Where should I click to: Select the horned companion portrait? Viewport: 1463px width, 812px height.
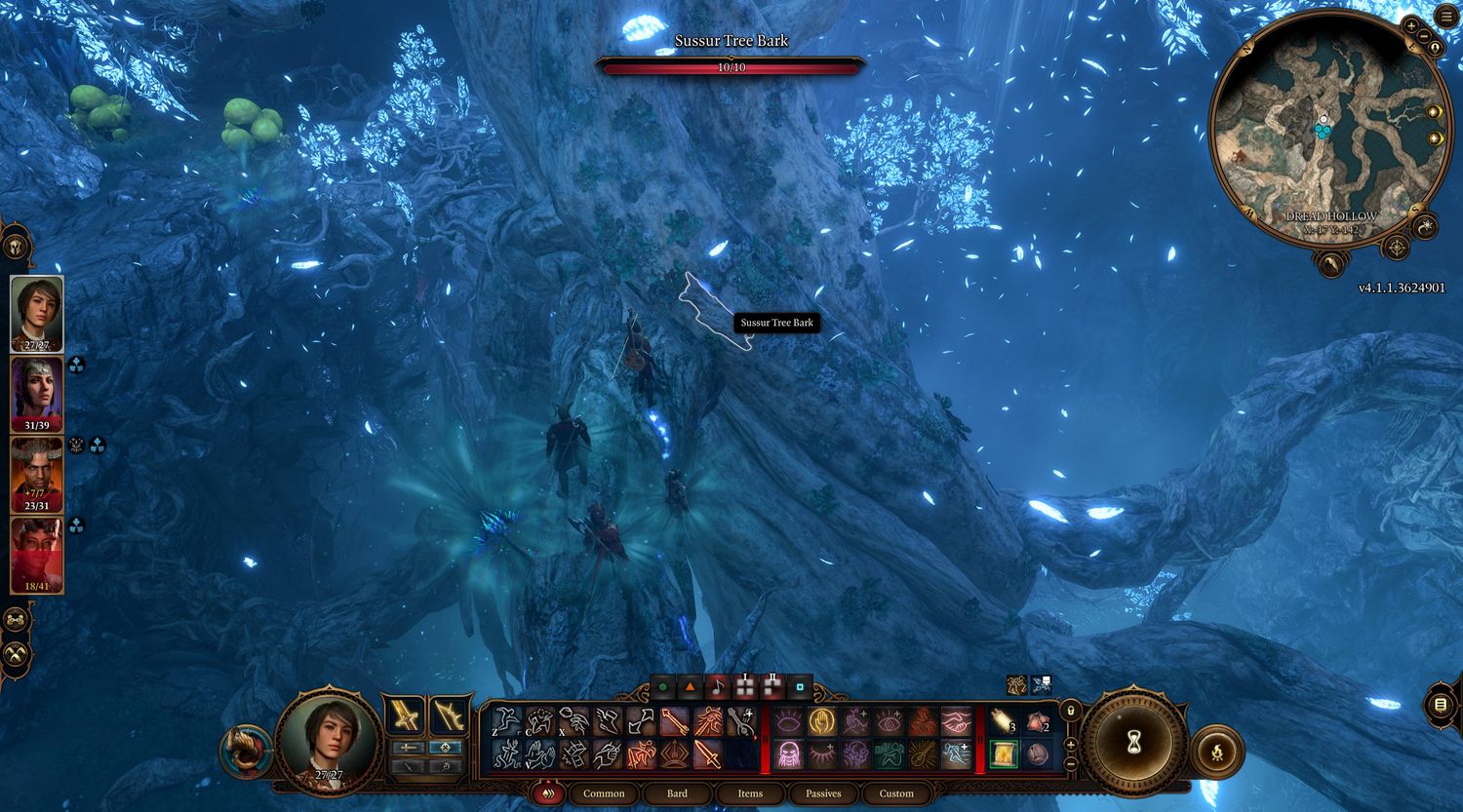tap(37, 474)
